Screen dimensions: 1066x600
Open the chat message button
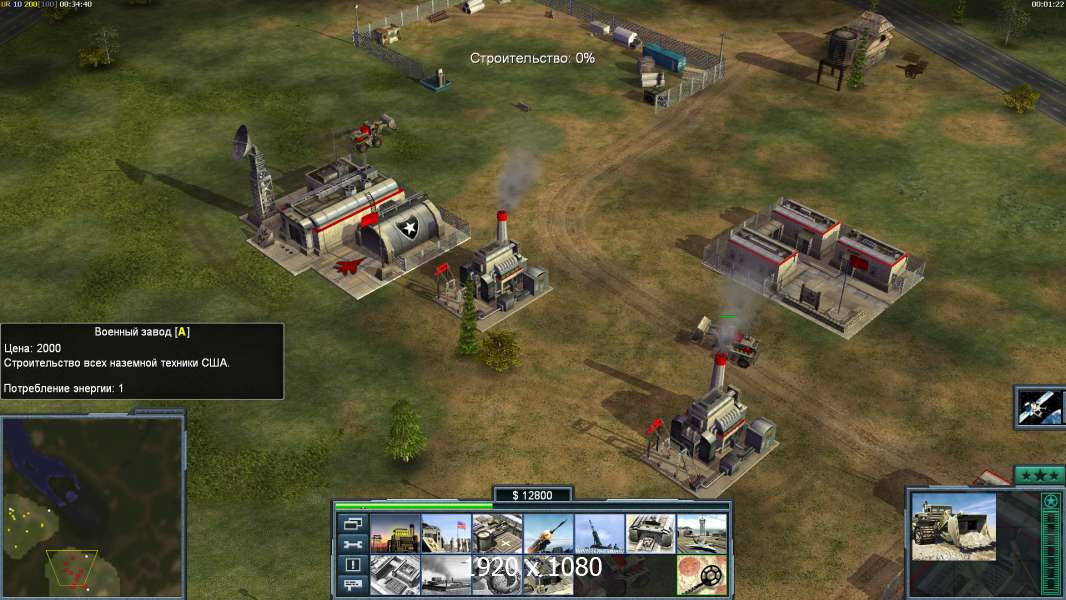tap(351, 586)
